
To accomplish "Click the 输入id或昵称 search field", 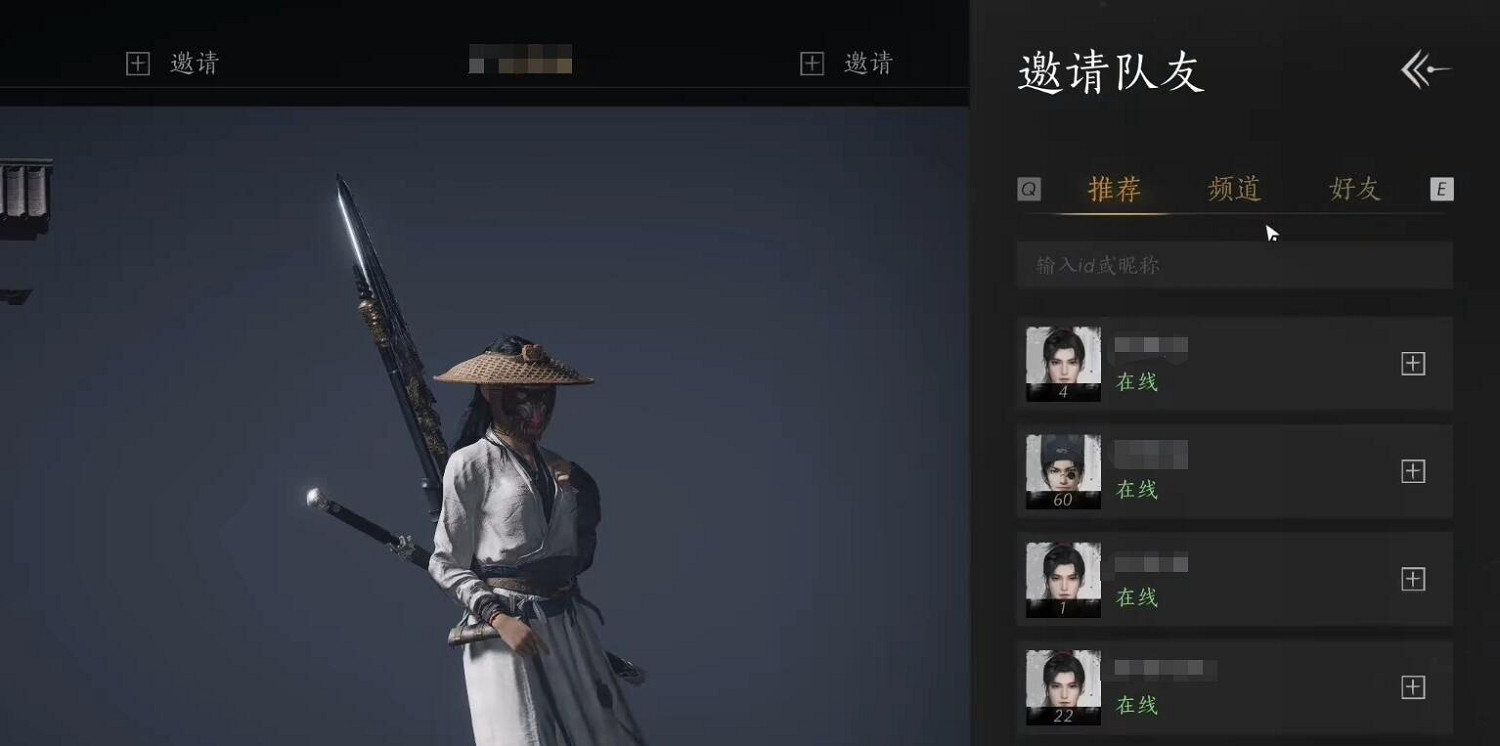I will (x=1234, y=265).
